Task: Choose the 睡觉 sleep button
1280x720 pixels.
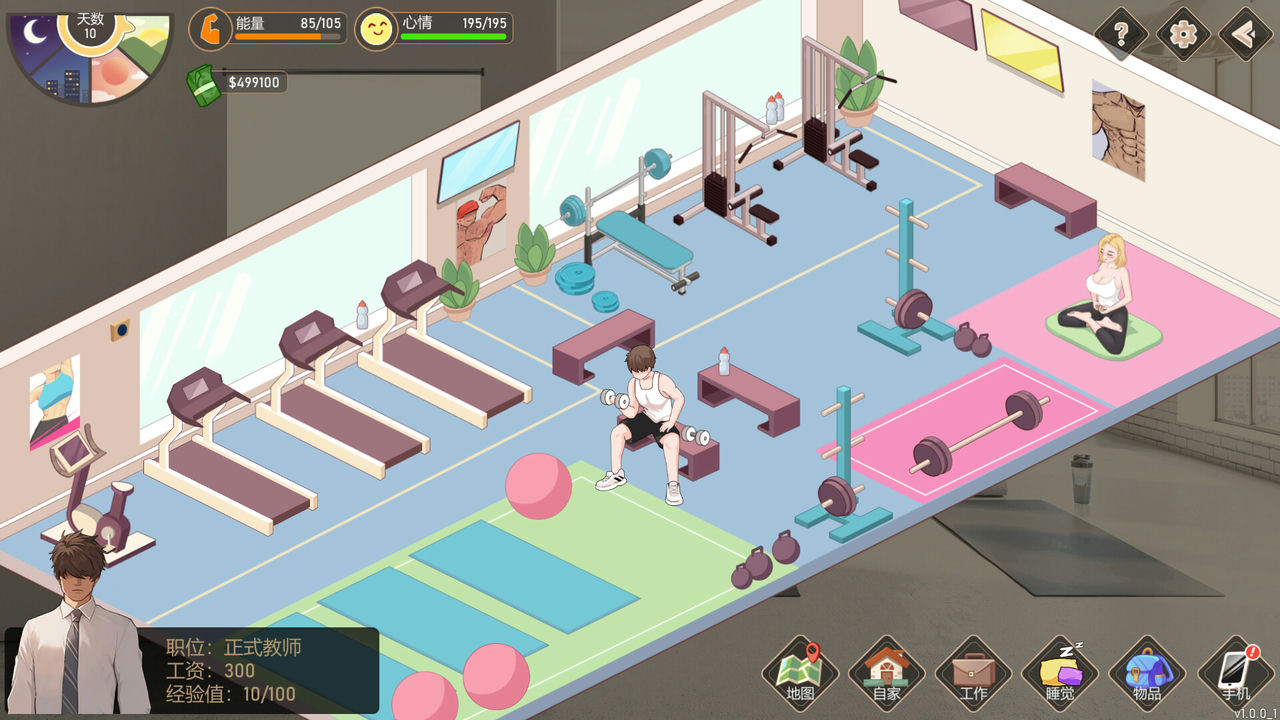Action: coord(1060,672)
